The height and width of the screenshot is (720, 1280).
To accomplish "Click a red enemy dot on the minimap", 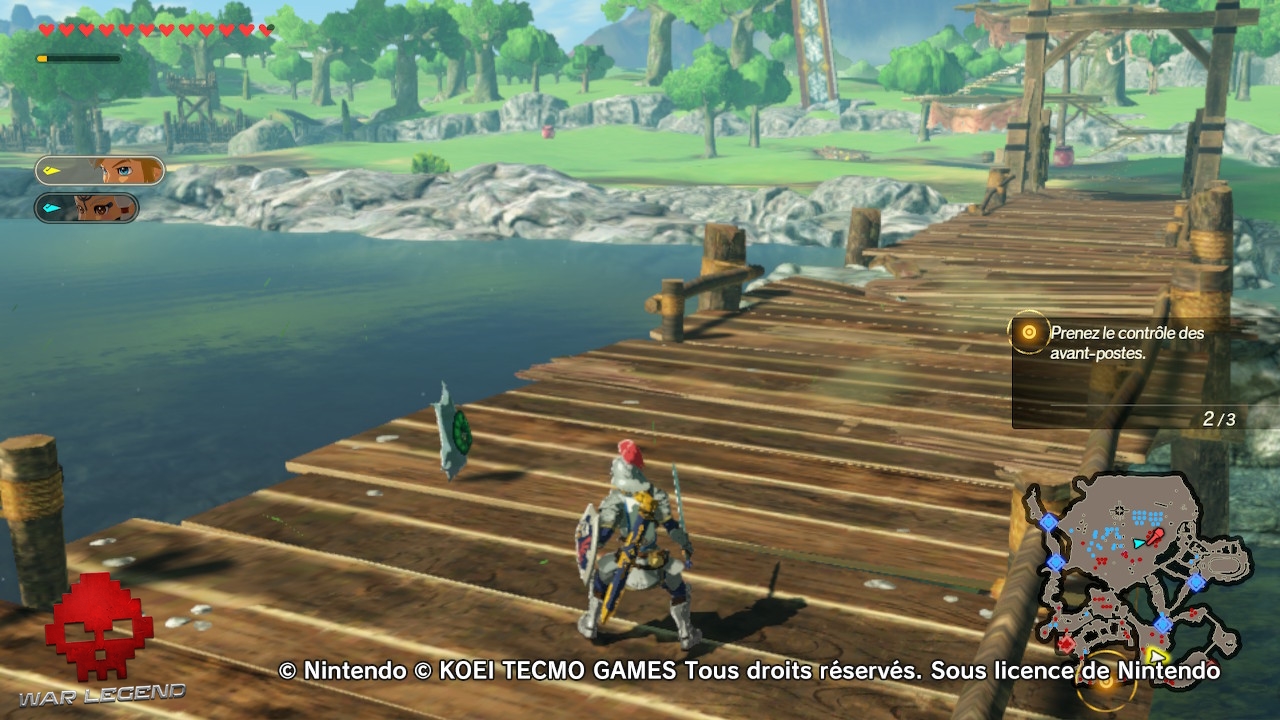I will pyautogui.click(x=1102, y=558).
